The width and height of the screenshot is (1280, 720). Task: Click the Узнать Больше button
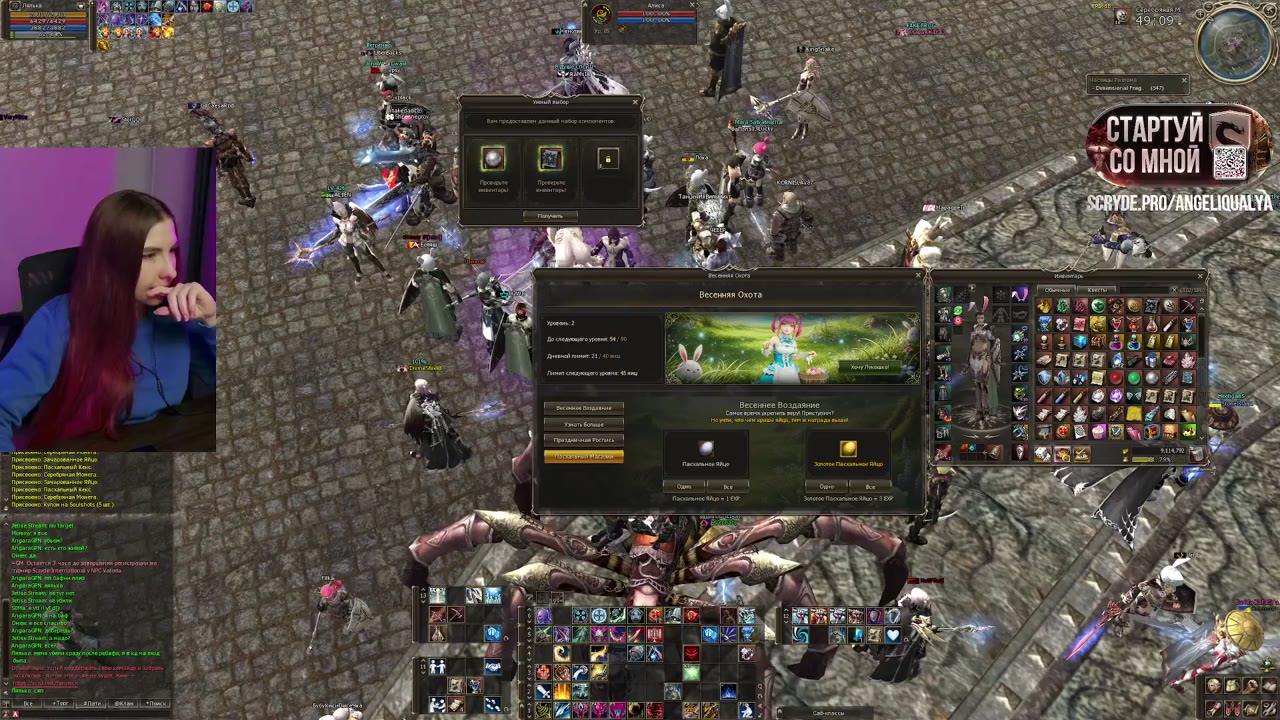tap(584, 424)
